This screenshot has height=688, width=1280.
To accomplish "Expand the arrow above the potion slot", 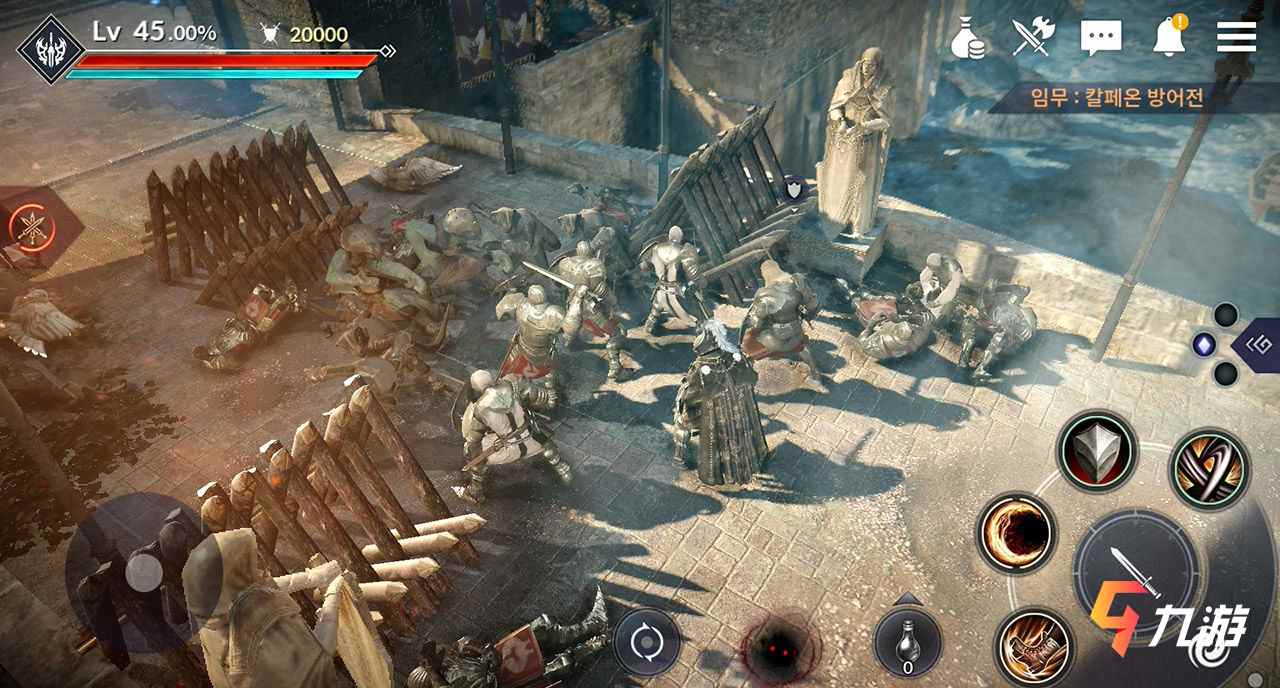I will 907,599.
